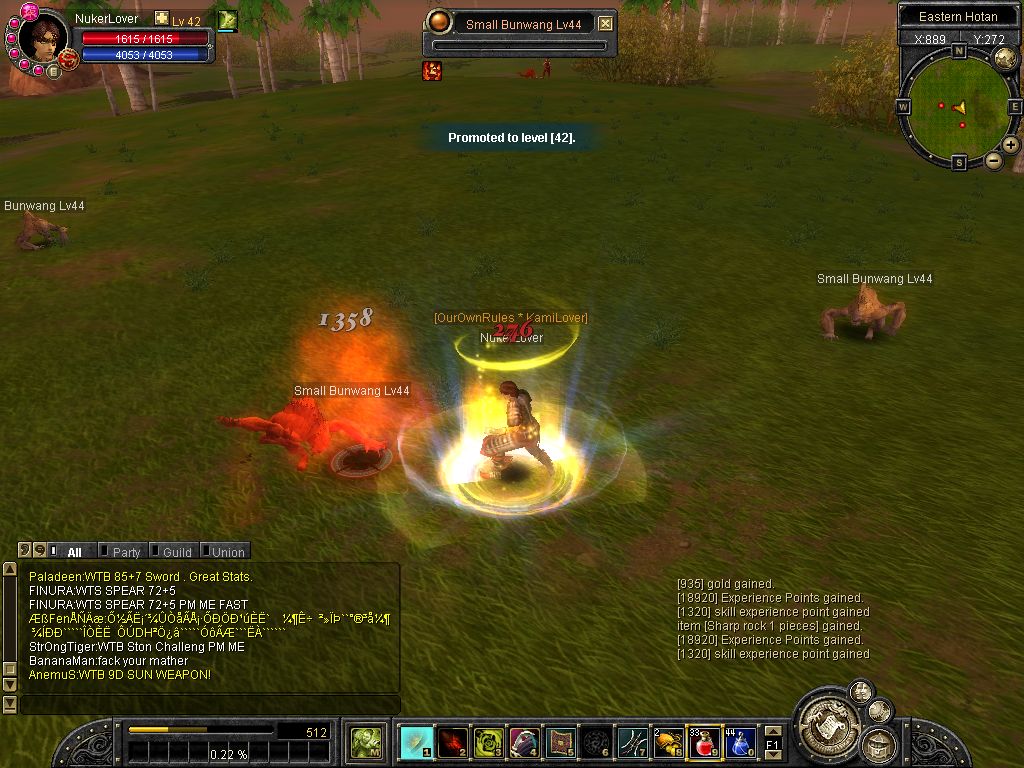Viewport: 1024px width, 768px height.
Task: Open the large round scroll menu button
Action: click(825, 718)
